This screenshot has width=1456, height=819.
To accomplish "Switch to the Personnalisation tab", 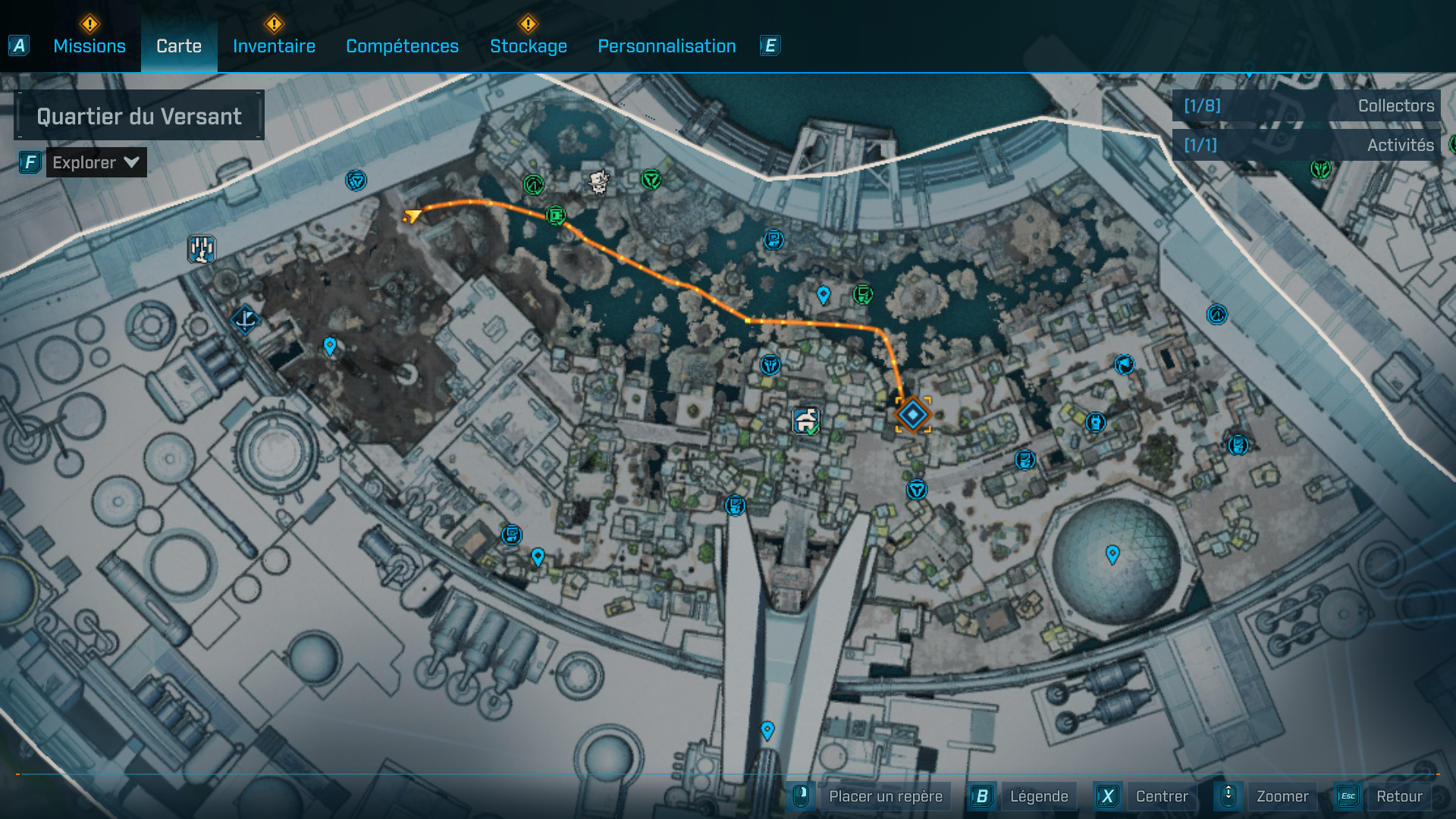I will [666, 45].
